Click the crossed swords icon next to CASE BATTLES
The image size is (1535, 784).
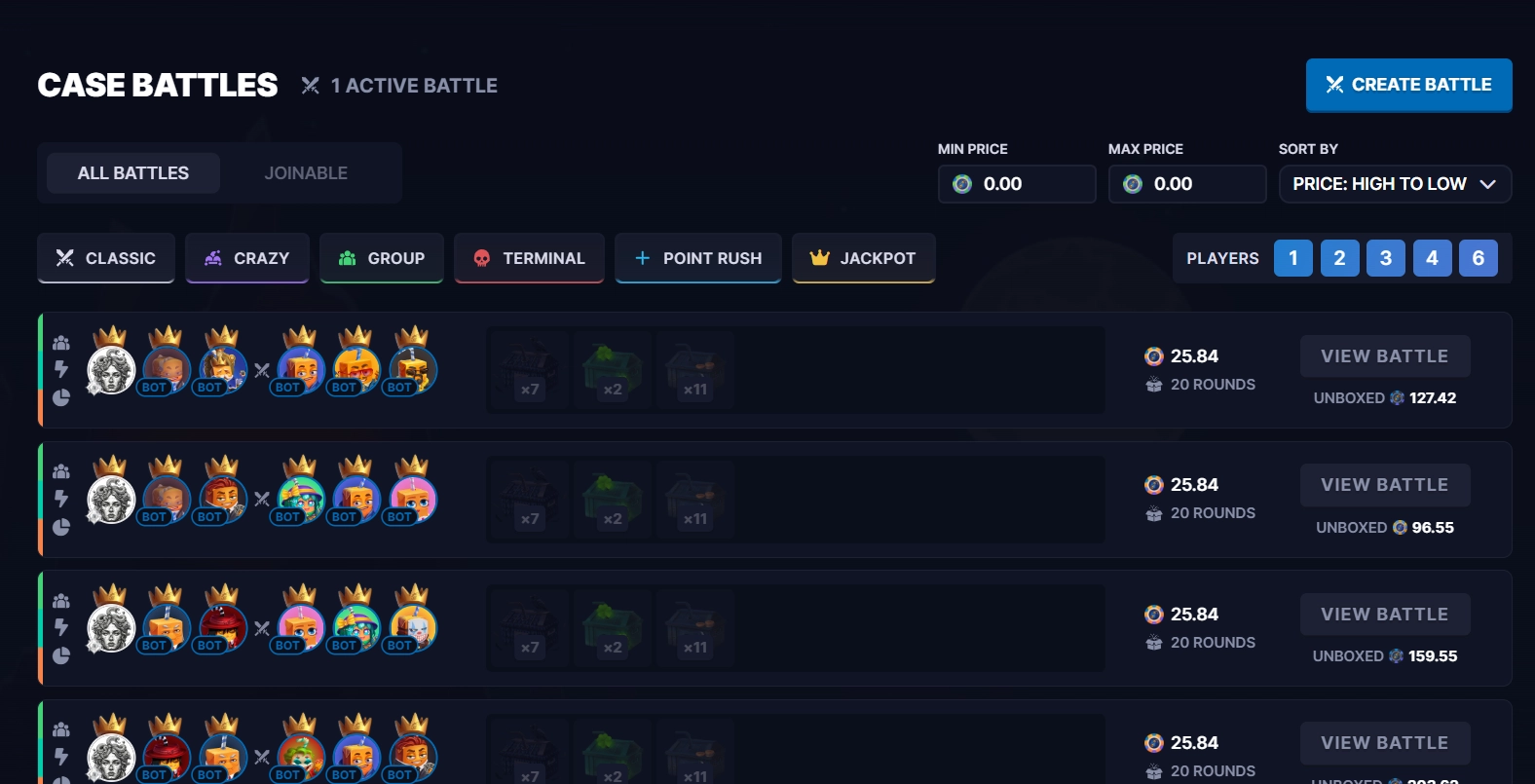310,85
